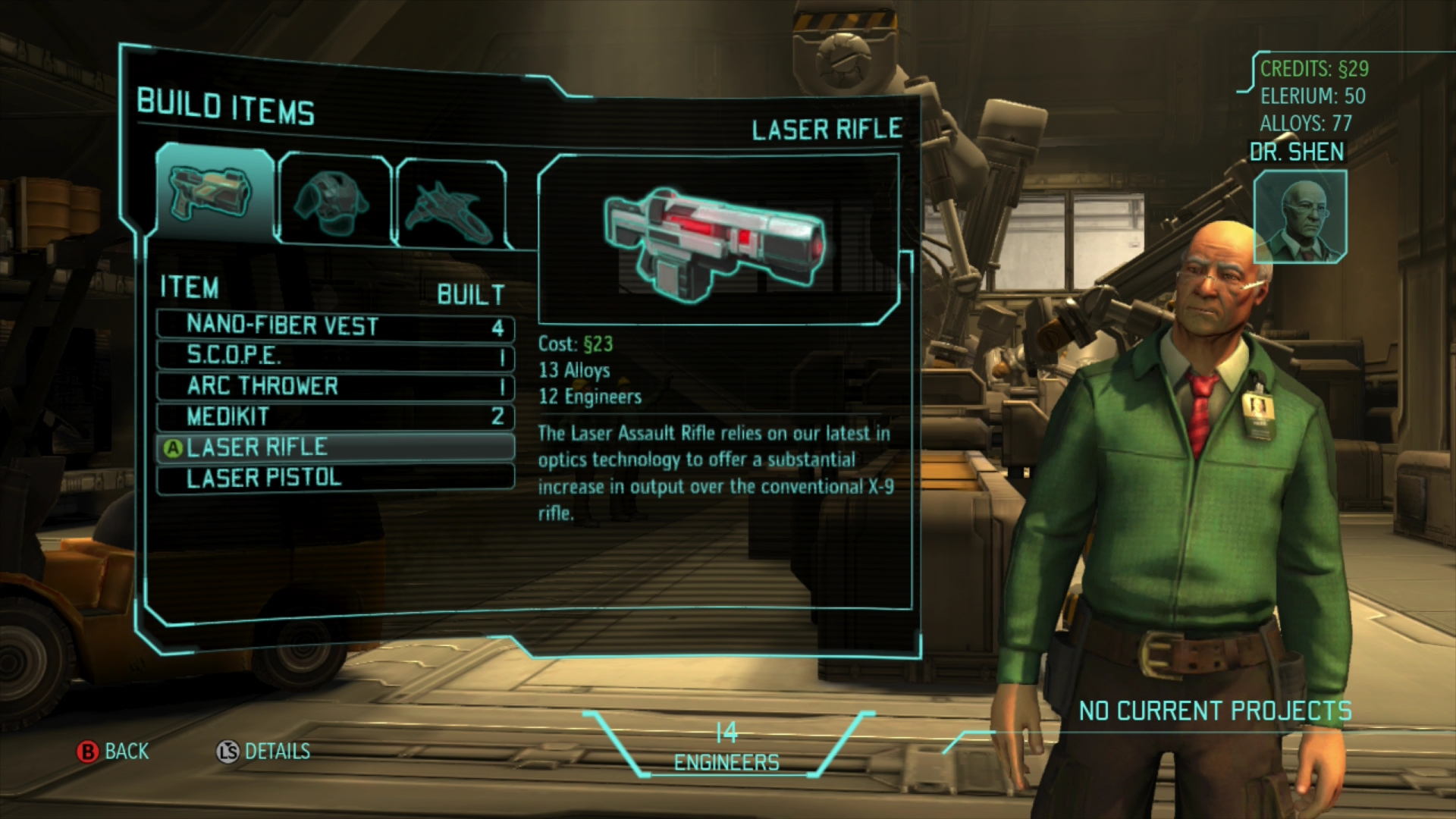Pick the Medikit build item
Screen dimensions: 1456x819
click(x=335, y=416)
